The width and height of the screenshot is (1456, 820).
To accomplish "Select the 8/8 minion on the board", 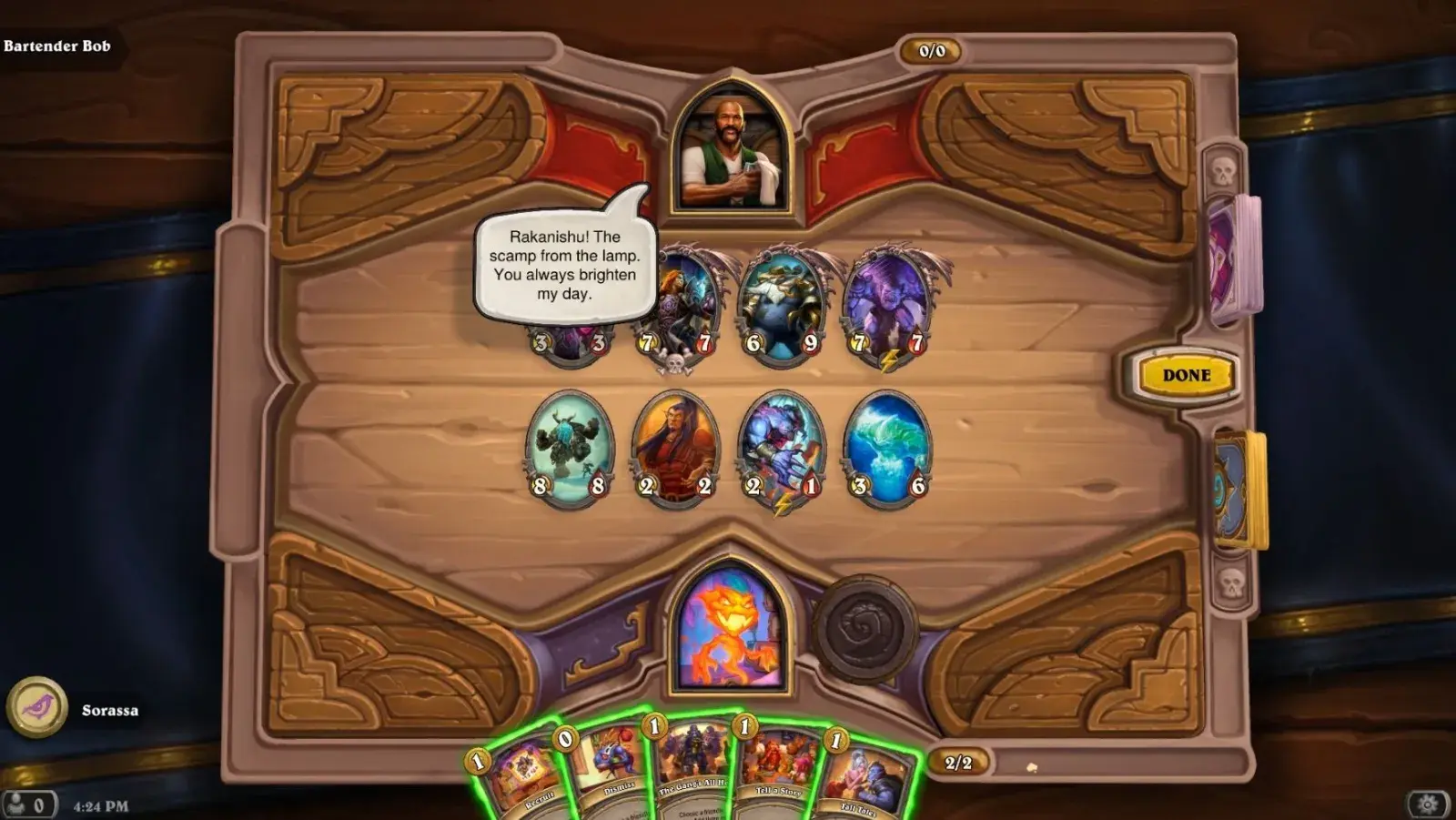I will [x=566, y=446].
